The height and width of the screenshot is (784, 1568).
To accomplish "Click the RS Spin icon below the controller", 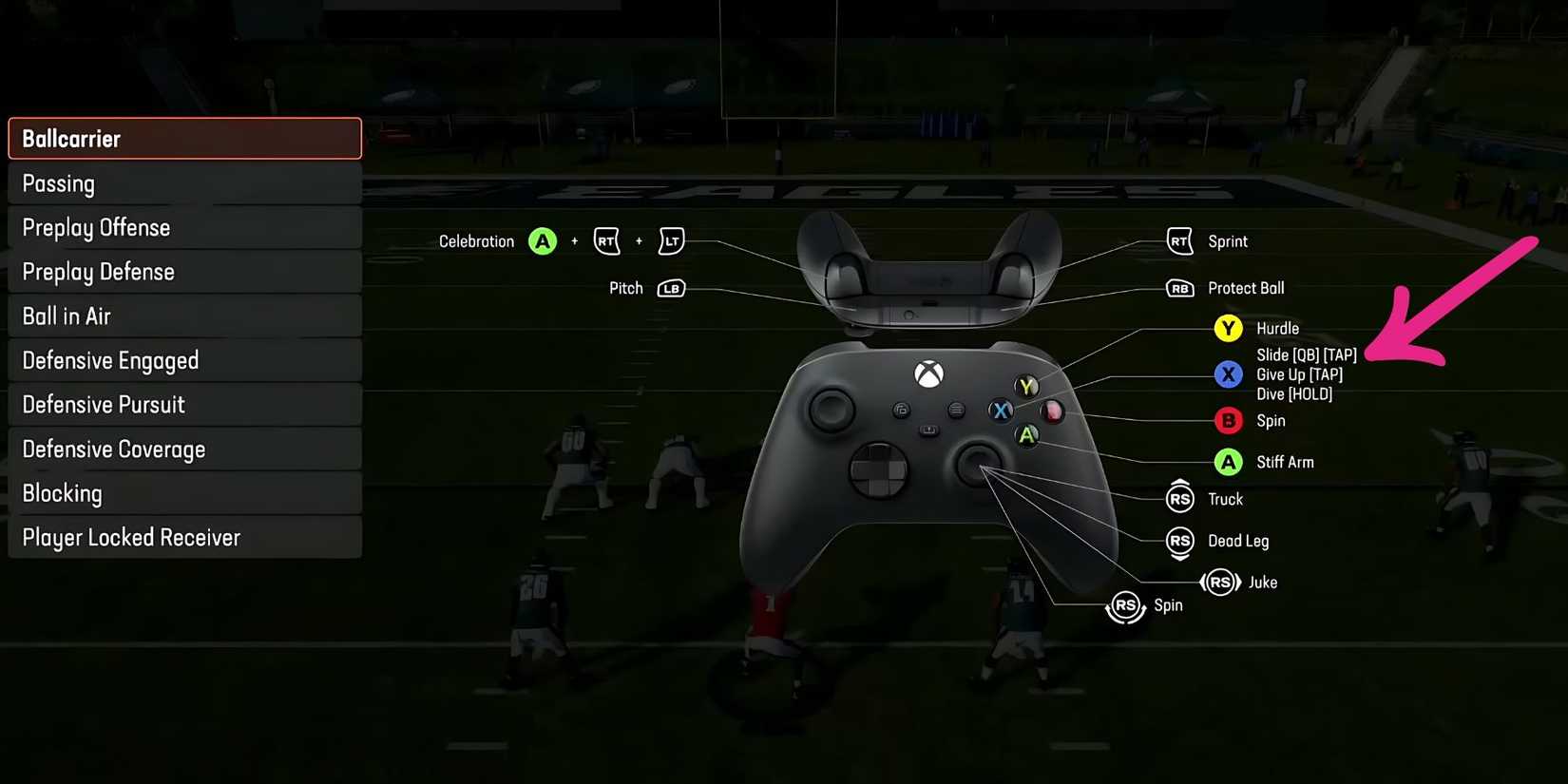I will 1126,605.
